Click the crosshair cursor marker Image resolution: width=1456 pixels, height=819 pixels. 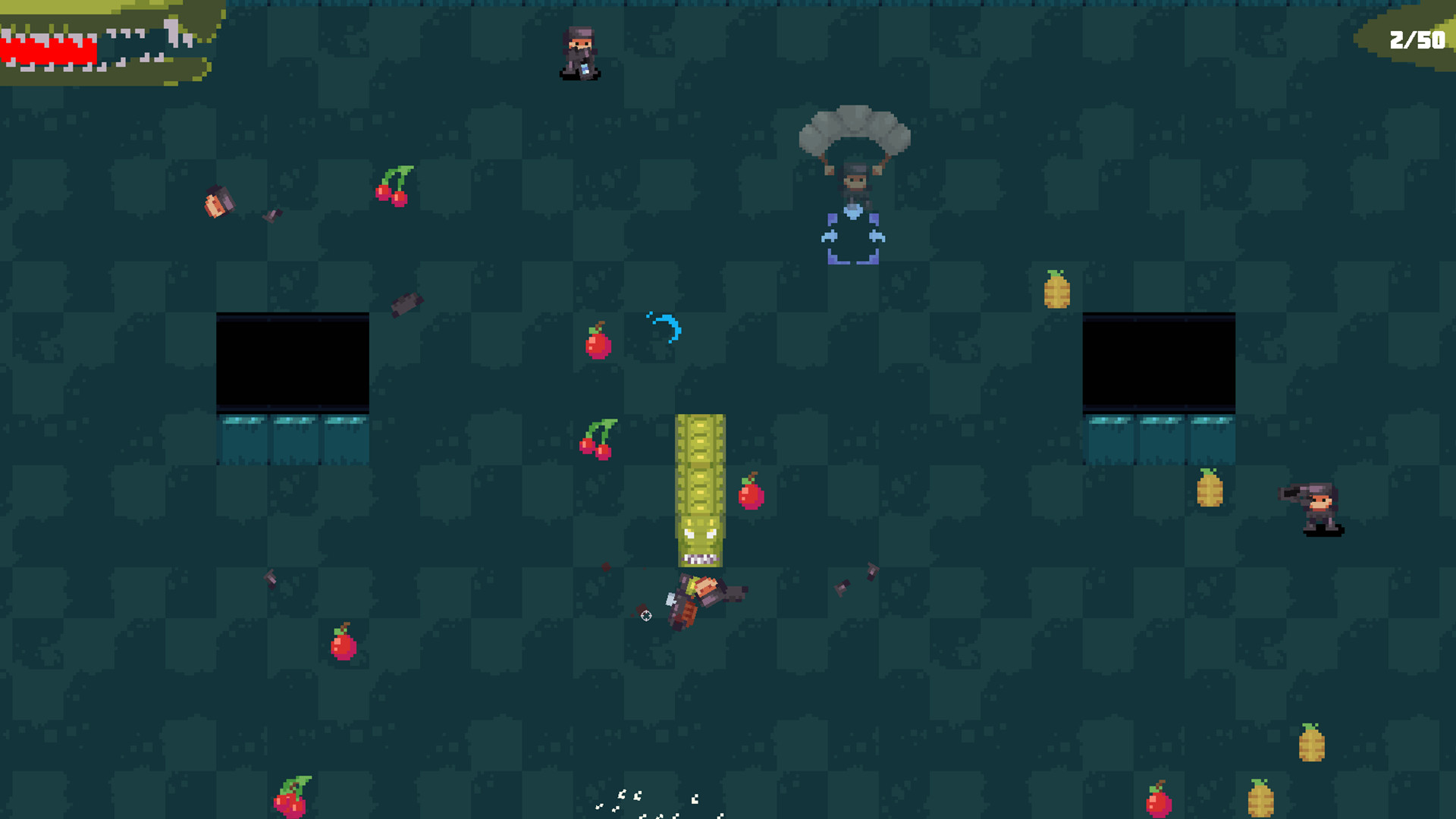point(645,616)
